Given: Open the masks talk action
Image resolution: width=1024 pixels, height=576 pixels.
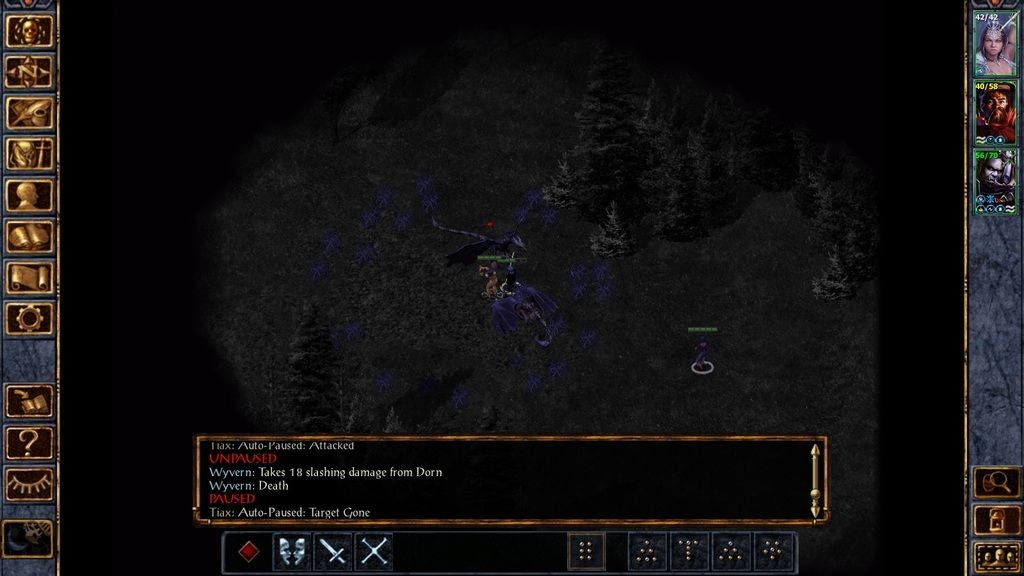Looking at the screenshot, I should [291, 551].
